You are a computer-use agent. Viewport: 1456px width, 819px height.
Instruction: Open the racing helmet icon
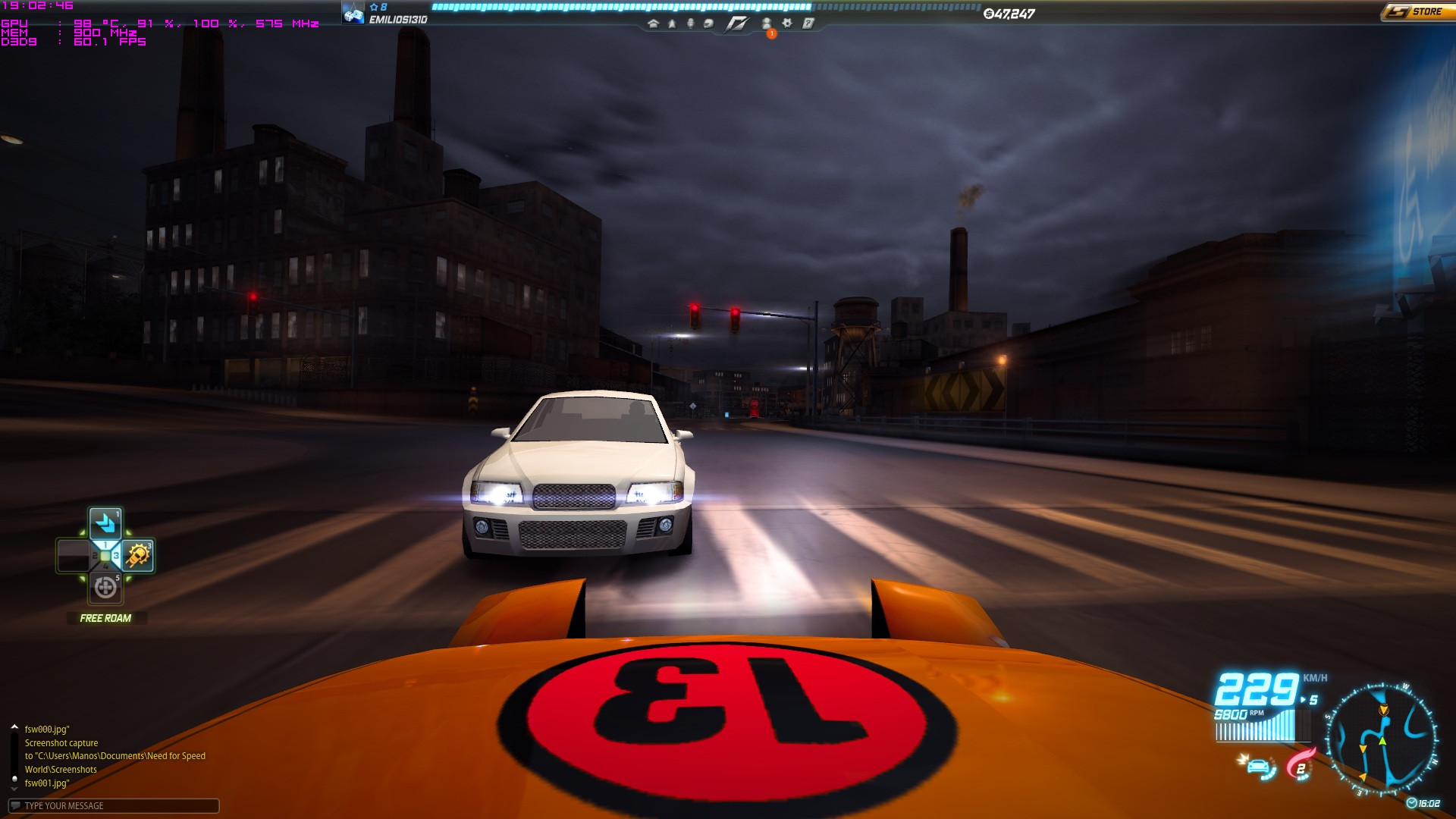pos(708,24)
